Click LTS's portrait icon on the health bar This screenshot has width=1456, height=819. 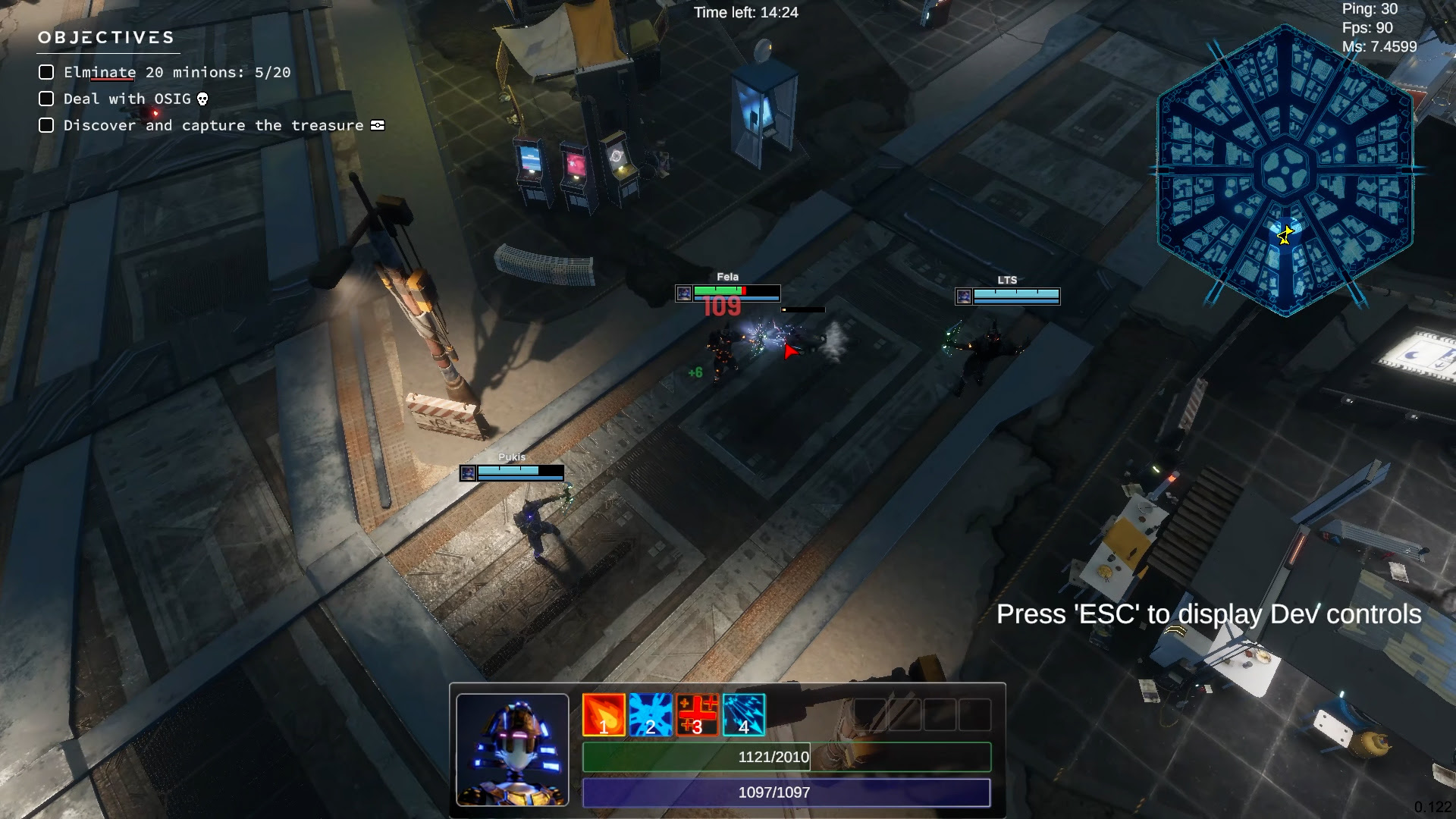pyautogui.click(x=964, y=296)
